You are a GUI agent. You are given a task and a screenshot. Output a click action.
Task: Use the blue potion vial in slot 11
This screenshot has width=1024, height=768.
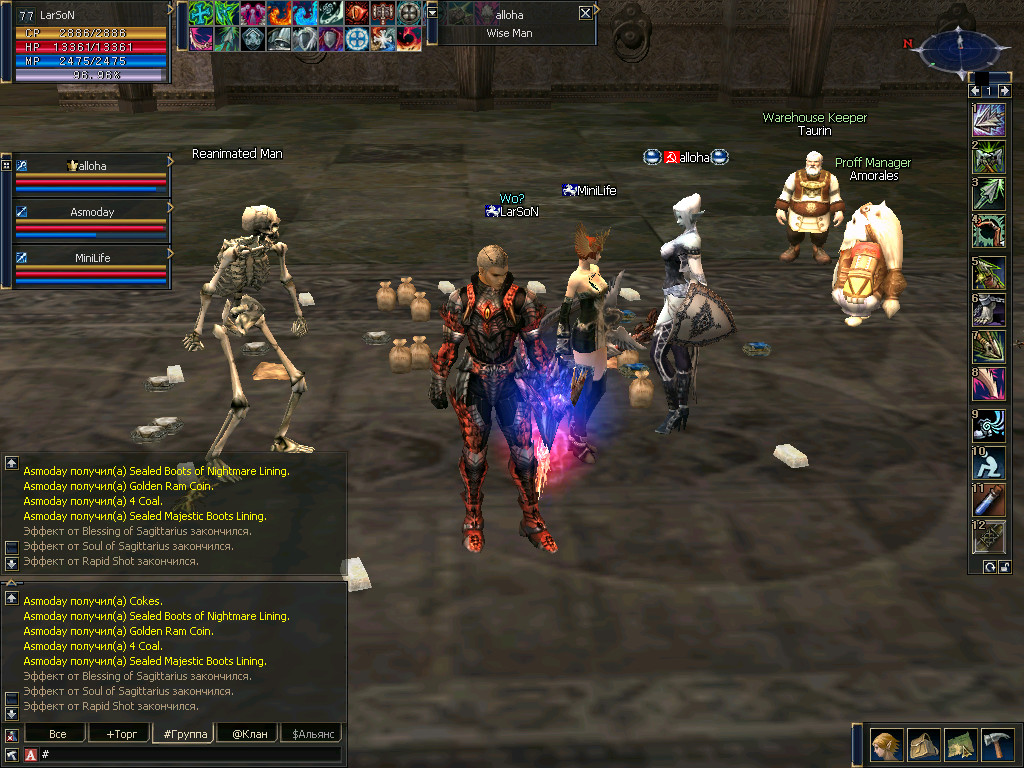[x=990, y=499]
